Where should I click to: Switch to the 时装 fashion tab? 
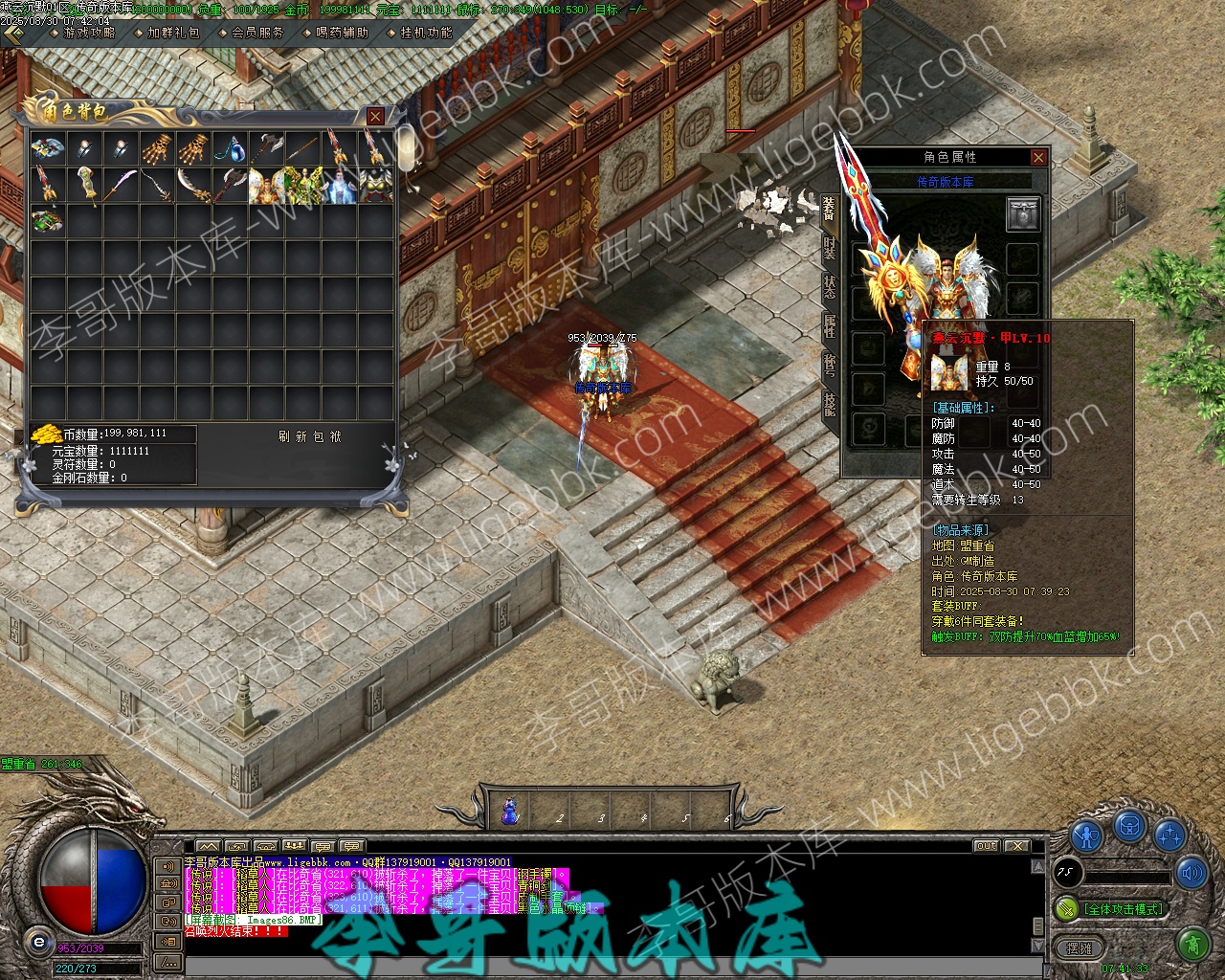[829, 248]
